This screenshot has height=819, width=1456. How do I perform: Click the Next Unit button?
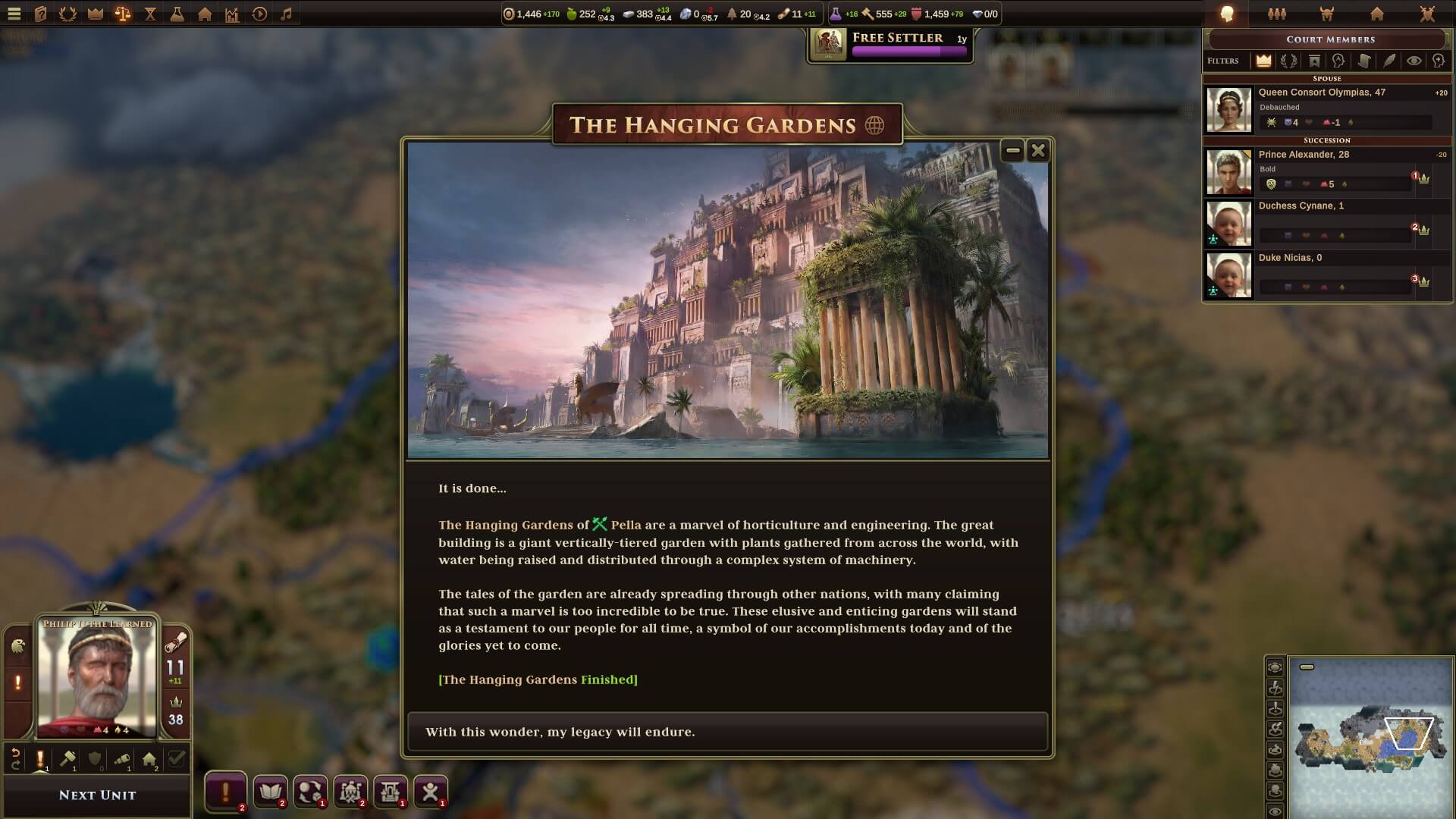tap(97, 795)
